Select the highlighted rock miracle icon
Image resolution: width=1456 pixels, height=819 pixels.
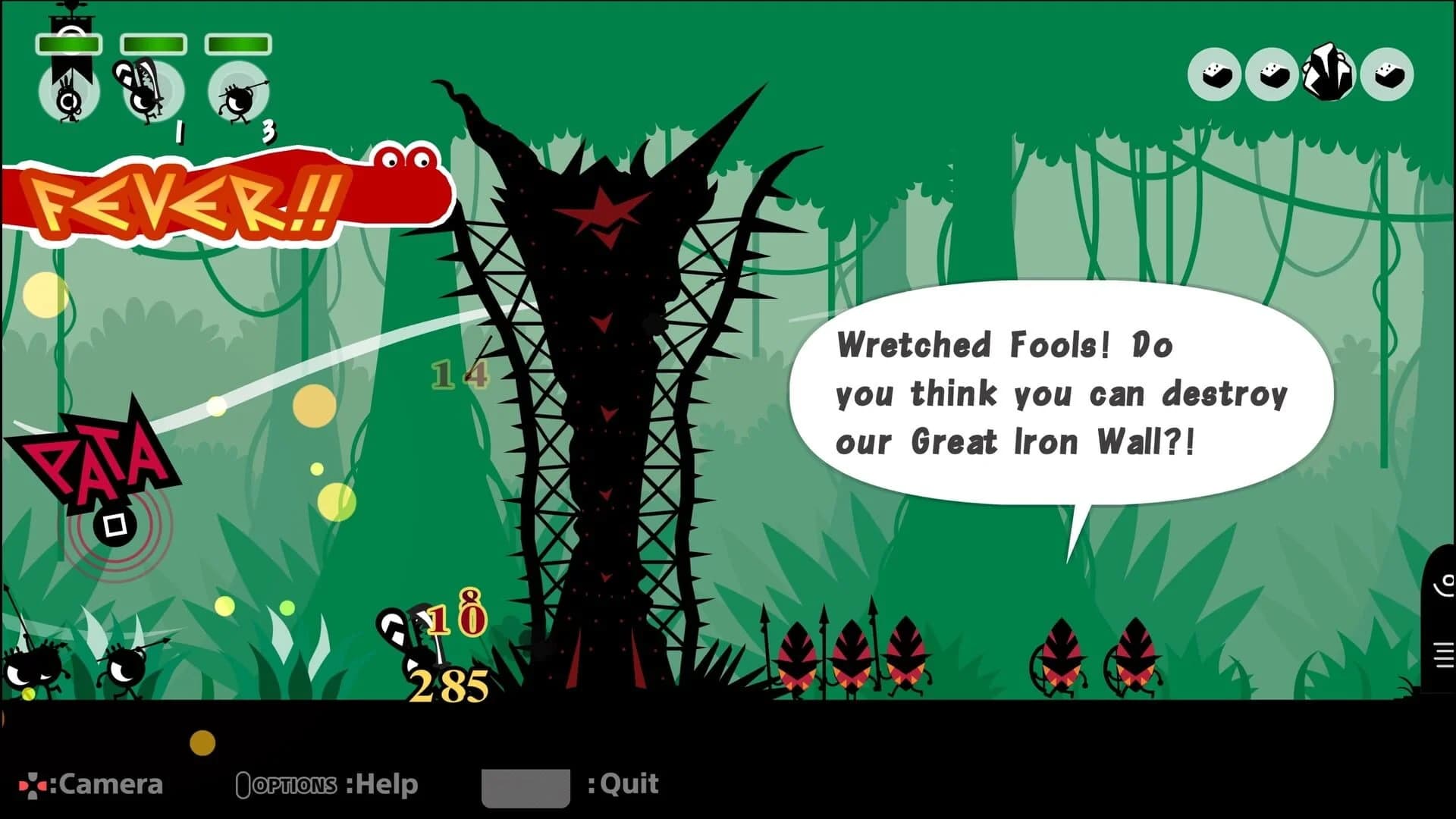[x=1329, y=74]
